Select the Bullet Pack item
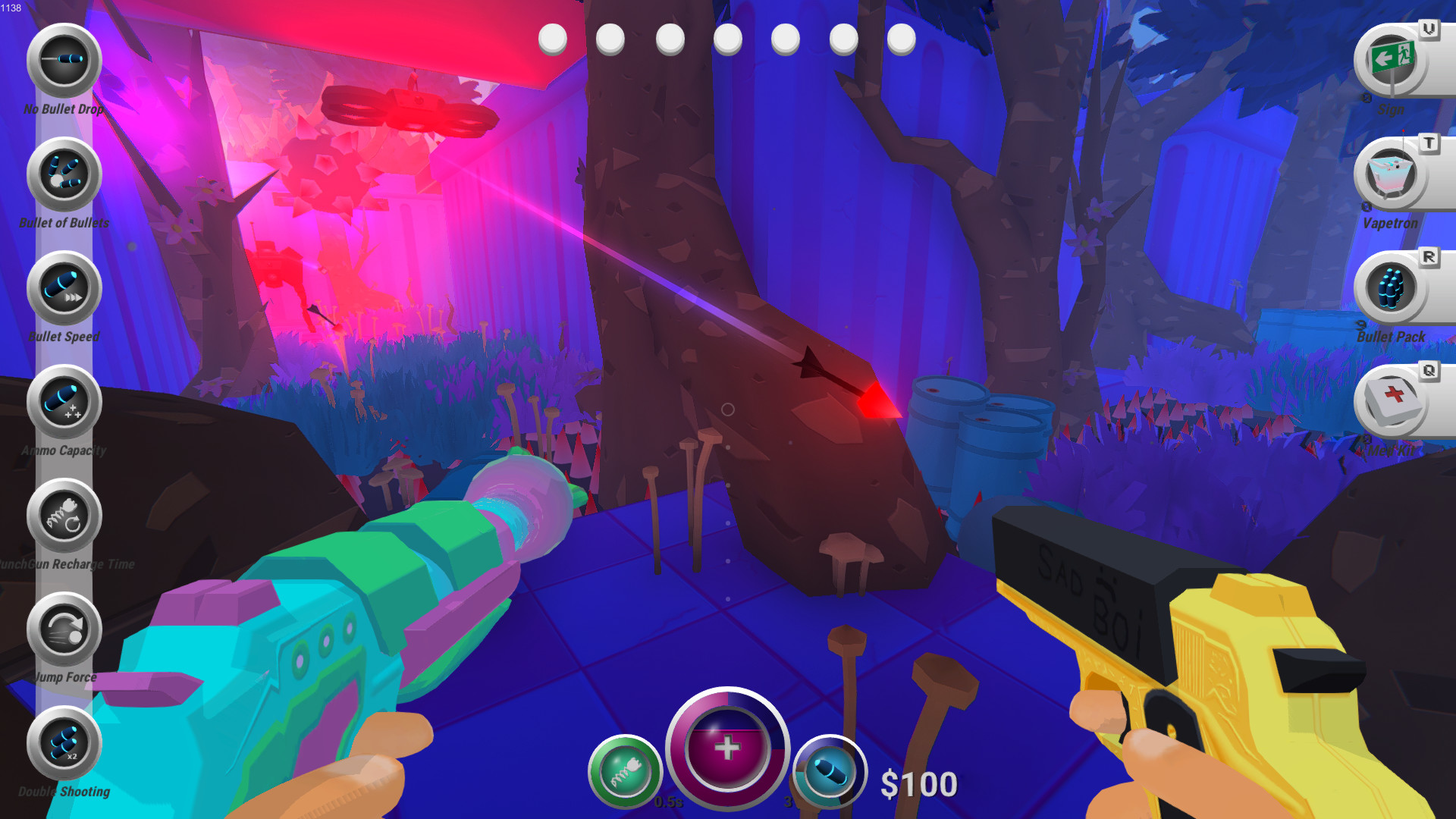 click(1391, 288)
